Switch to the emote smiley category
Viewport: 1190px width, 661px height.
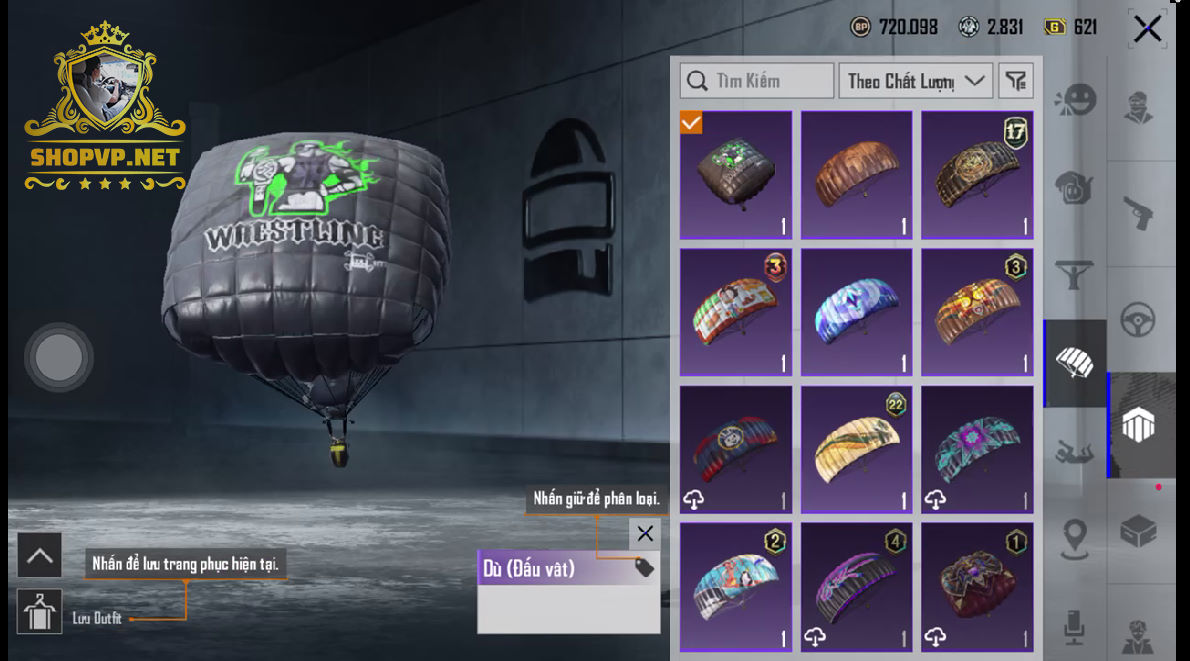click(x=1076, y=101)
